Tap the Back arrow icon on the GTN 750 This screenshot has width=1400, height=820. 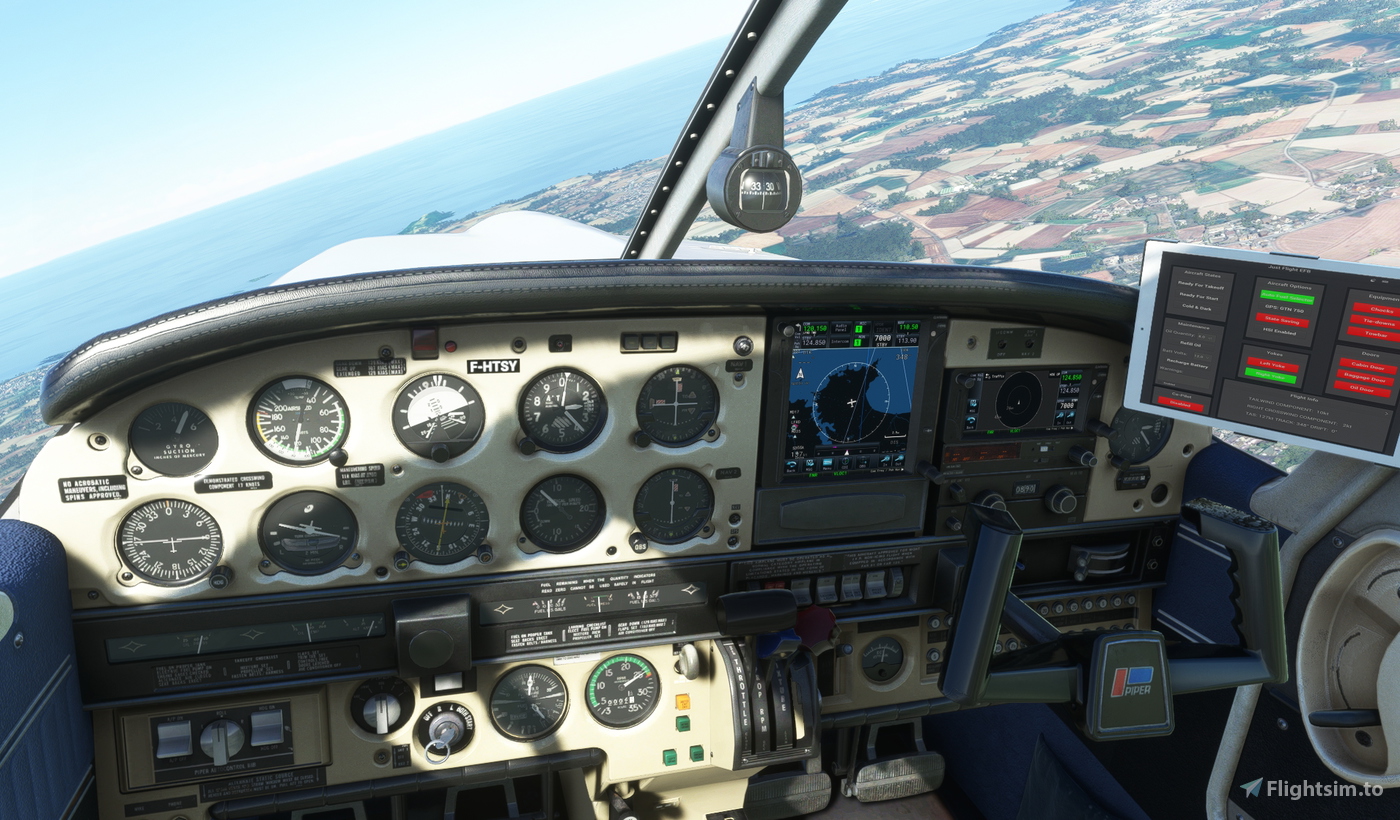coord(790,464)
